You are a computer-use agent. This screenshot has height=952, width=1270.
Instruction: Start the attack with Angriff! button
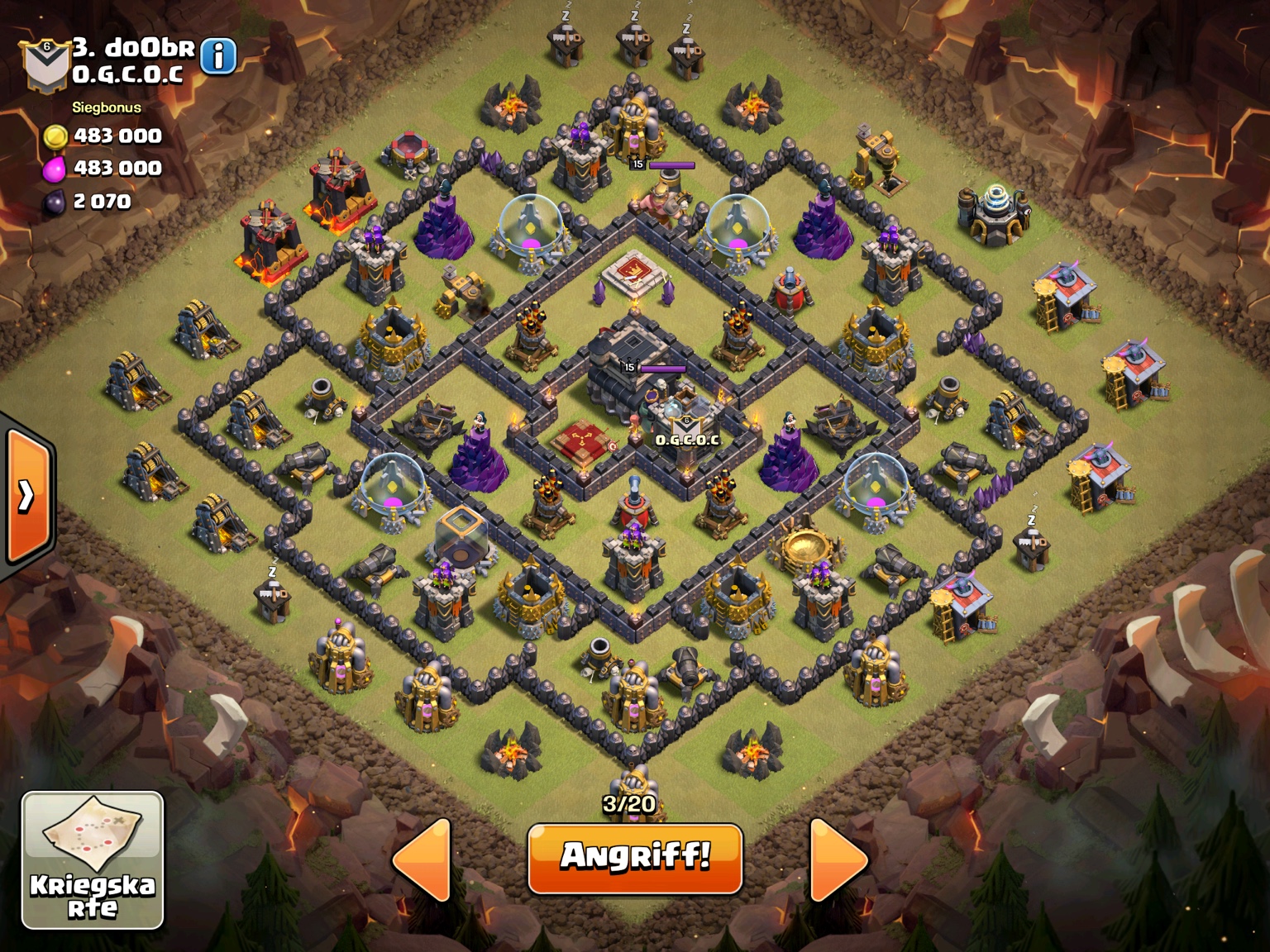(635, 858)
